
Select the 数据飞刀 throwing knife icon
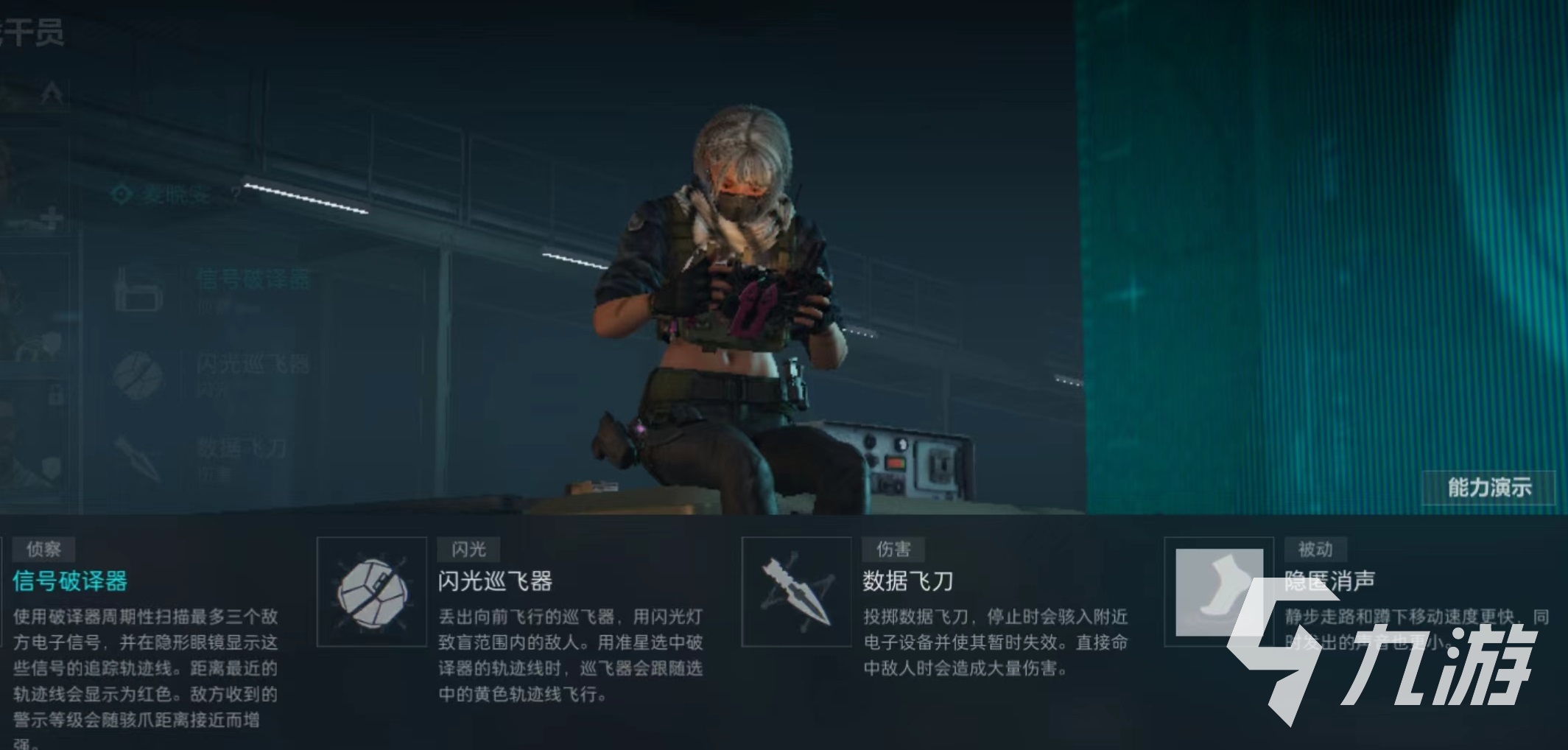click(796, 592)
